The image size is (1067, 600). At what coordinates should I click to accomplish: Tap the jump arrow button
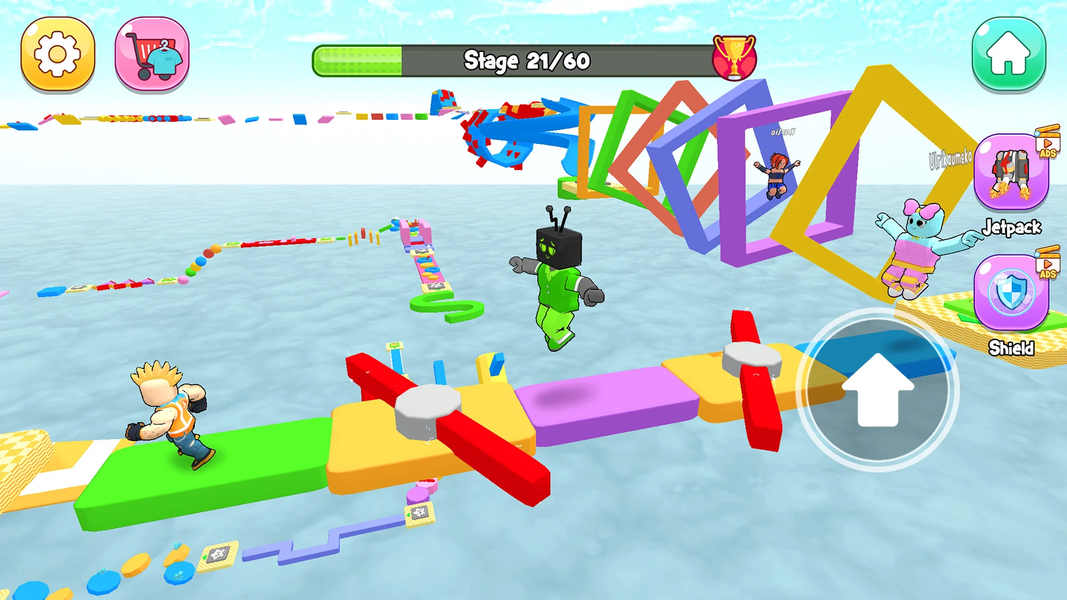click(x=878, y=391)
